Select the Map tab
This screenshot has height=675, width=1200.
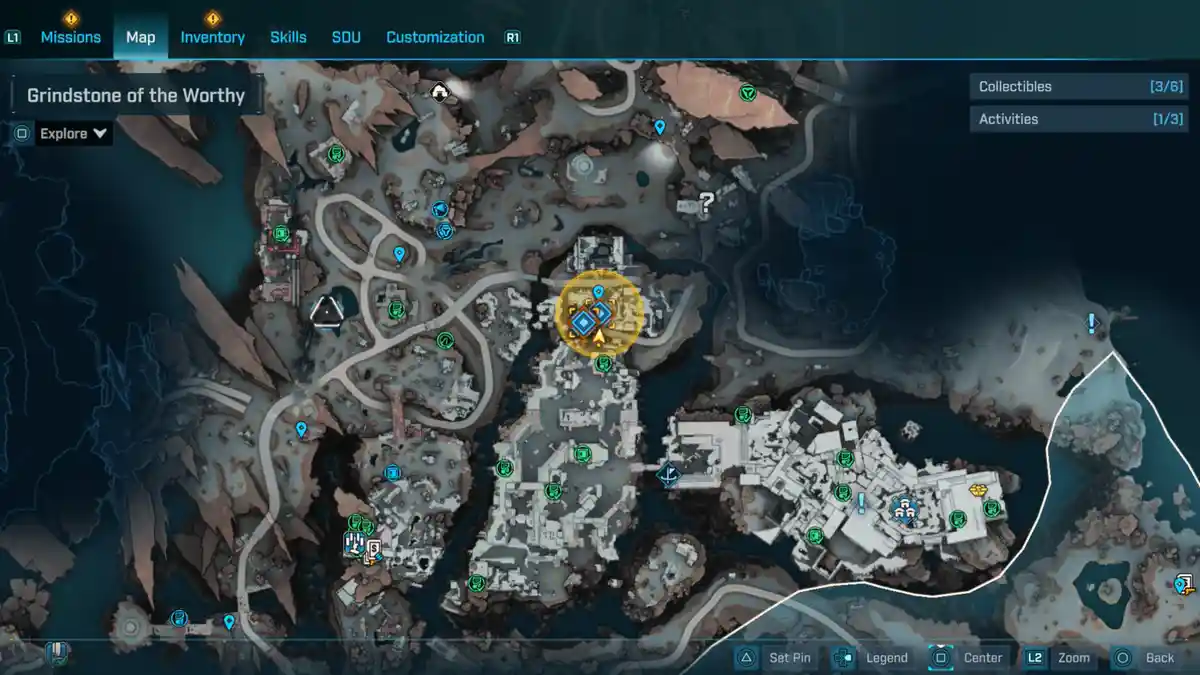tap(140, 37)
